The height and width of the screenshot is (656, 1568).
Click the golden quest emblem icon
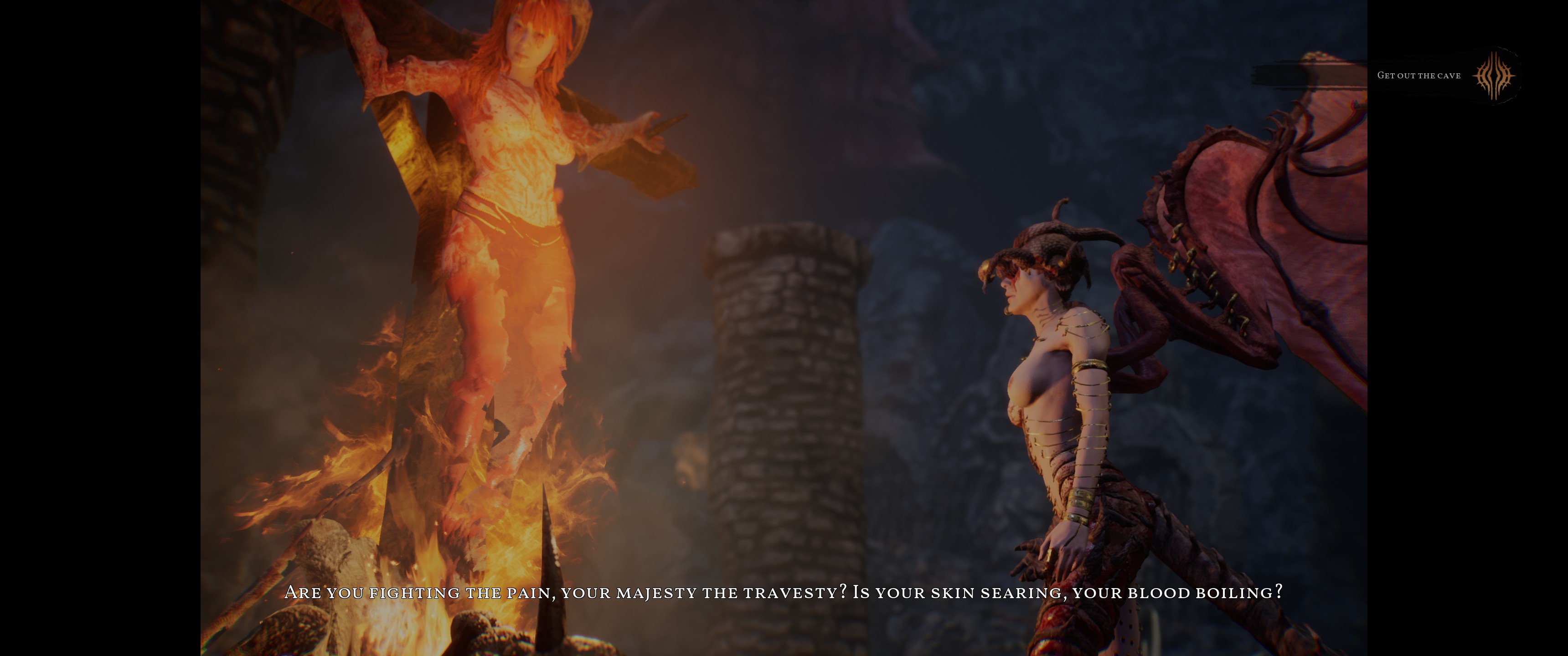(1494, 76)
